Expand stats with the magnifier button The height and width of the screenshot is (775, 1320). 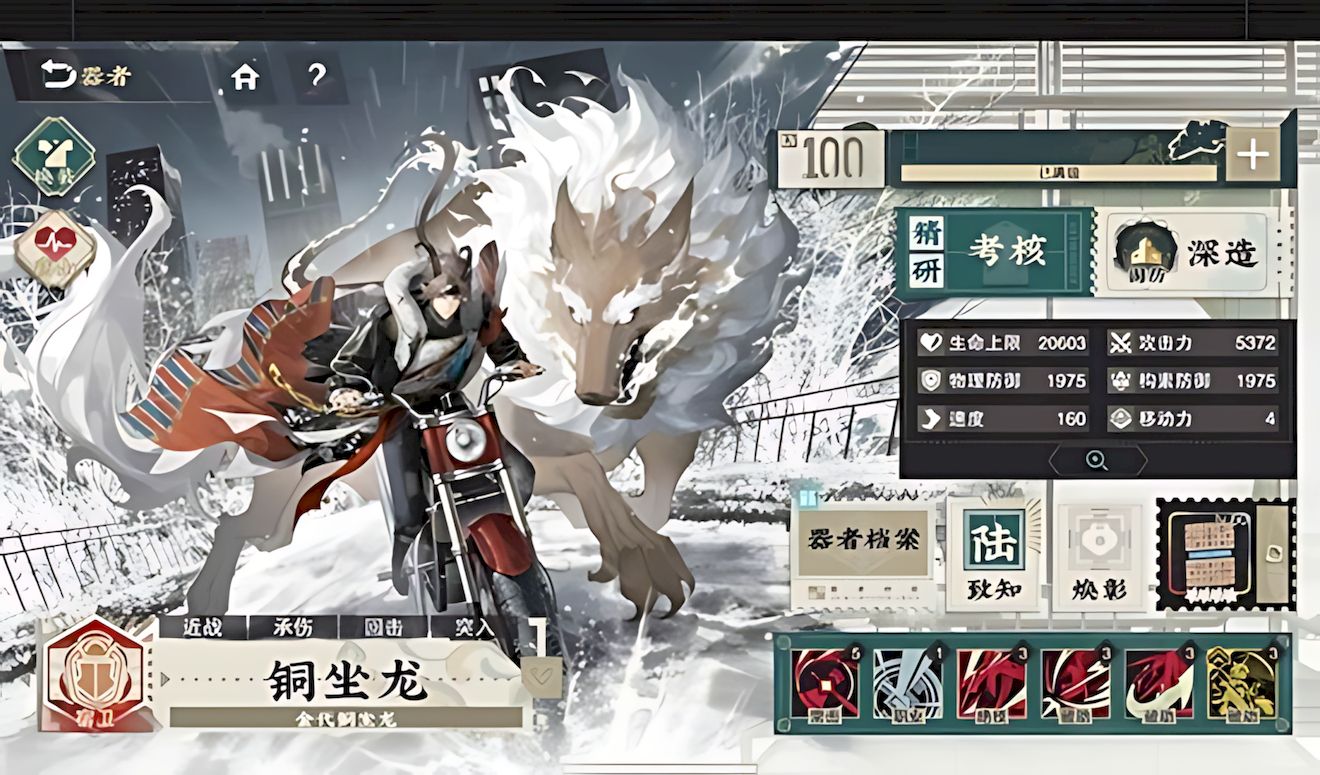[1097, 460]
